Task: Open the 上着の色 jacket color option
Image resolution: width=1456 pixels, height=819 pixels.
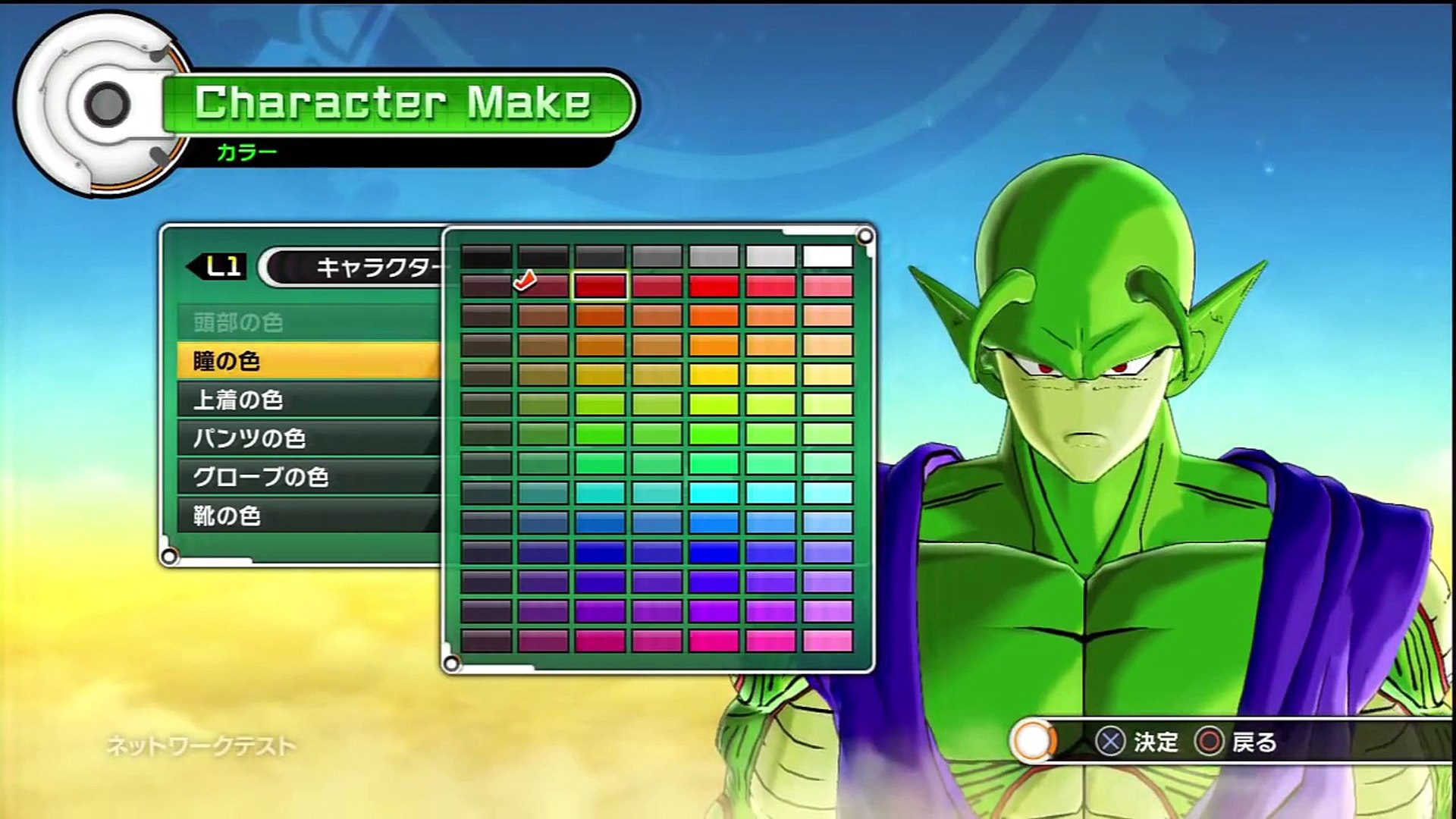Action: pos(307,400)
